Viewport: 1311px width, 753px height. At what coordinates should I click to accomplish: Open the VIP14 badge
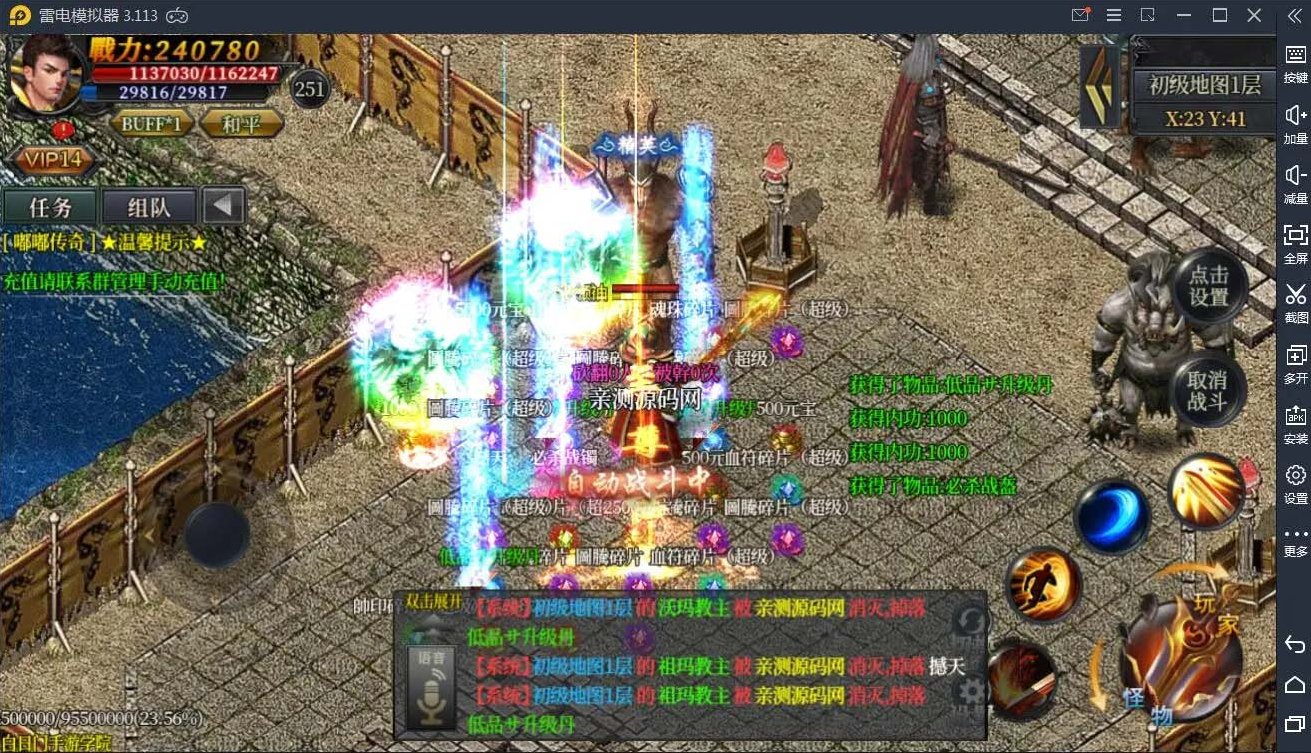coord(53,160)
